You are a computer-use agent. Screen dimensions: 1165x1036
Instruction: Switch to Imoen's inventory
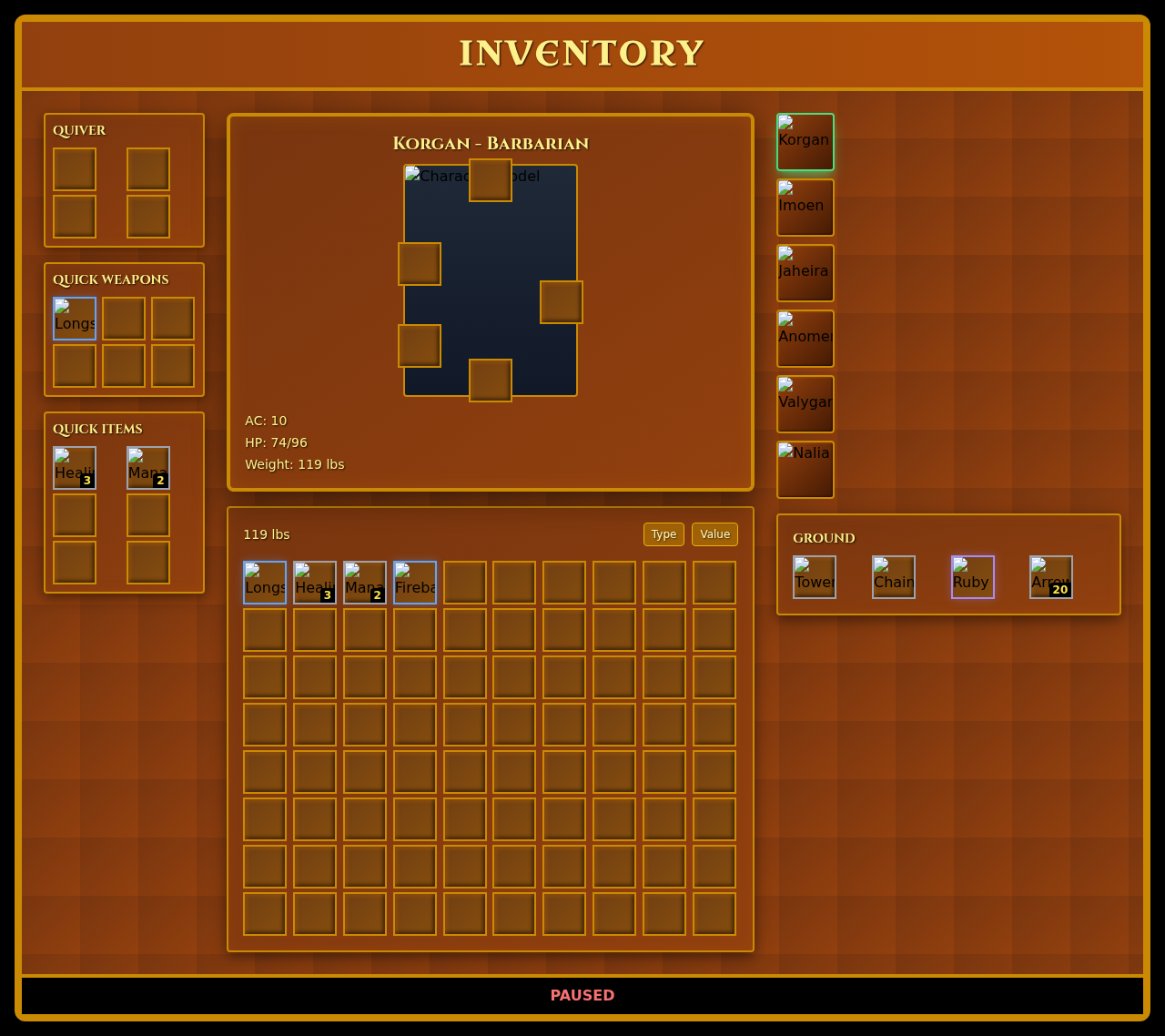tap(805, 207)
